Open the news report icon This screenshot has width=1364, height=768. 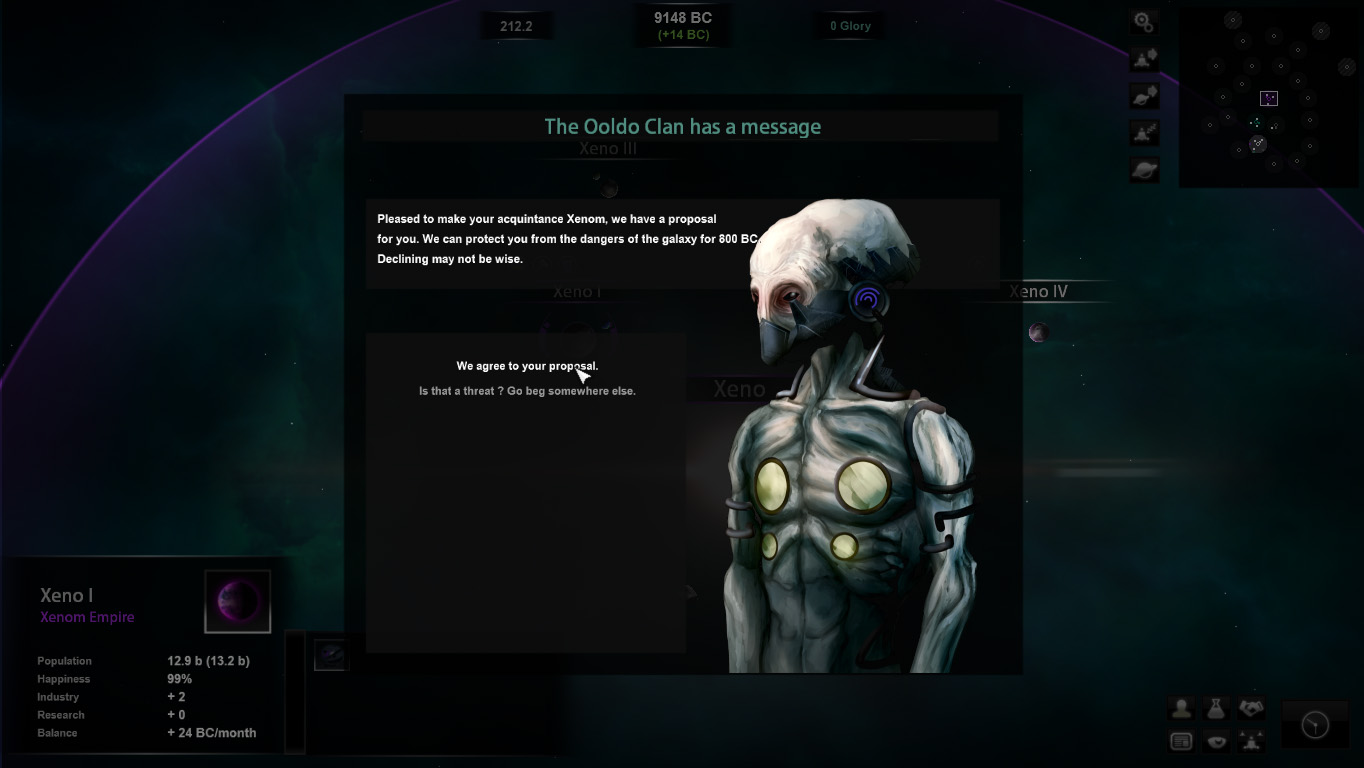tap(1182, 741)
